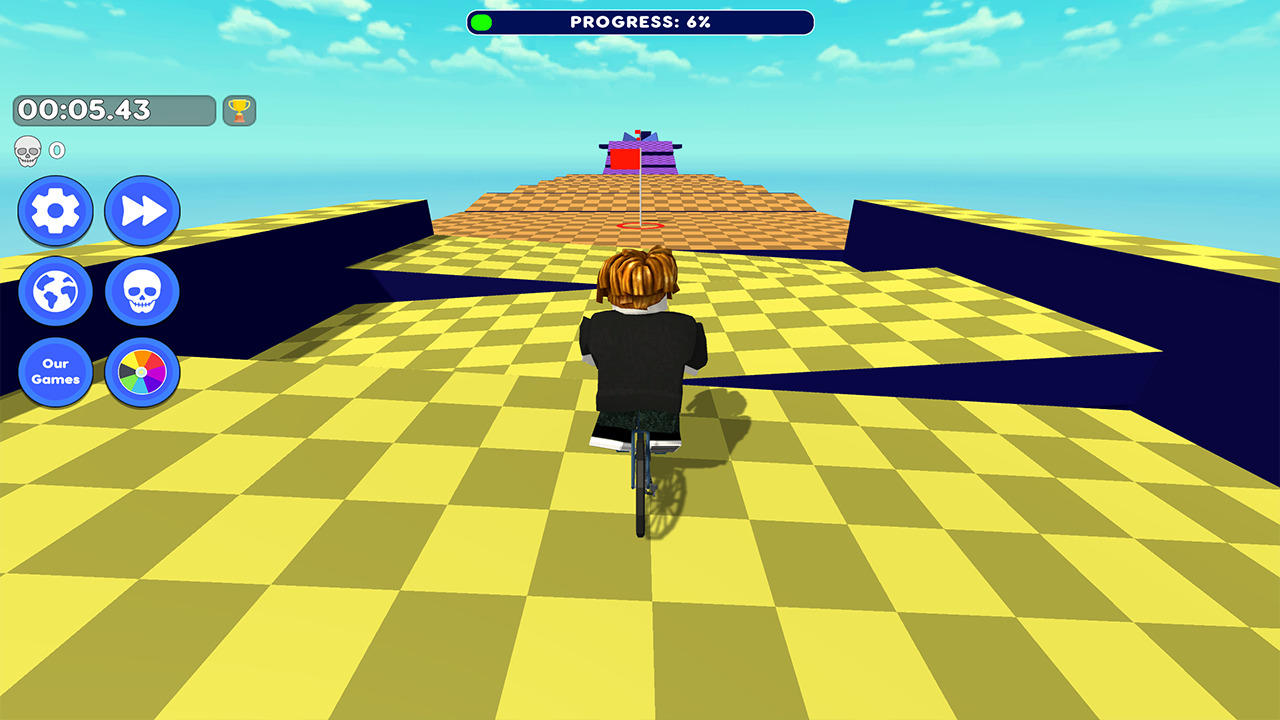Open the games list via Our Games
Image resolution: width=1280 pixels, height=720 pixels.
(56, 372)
